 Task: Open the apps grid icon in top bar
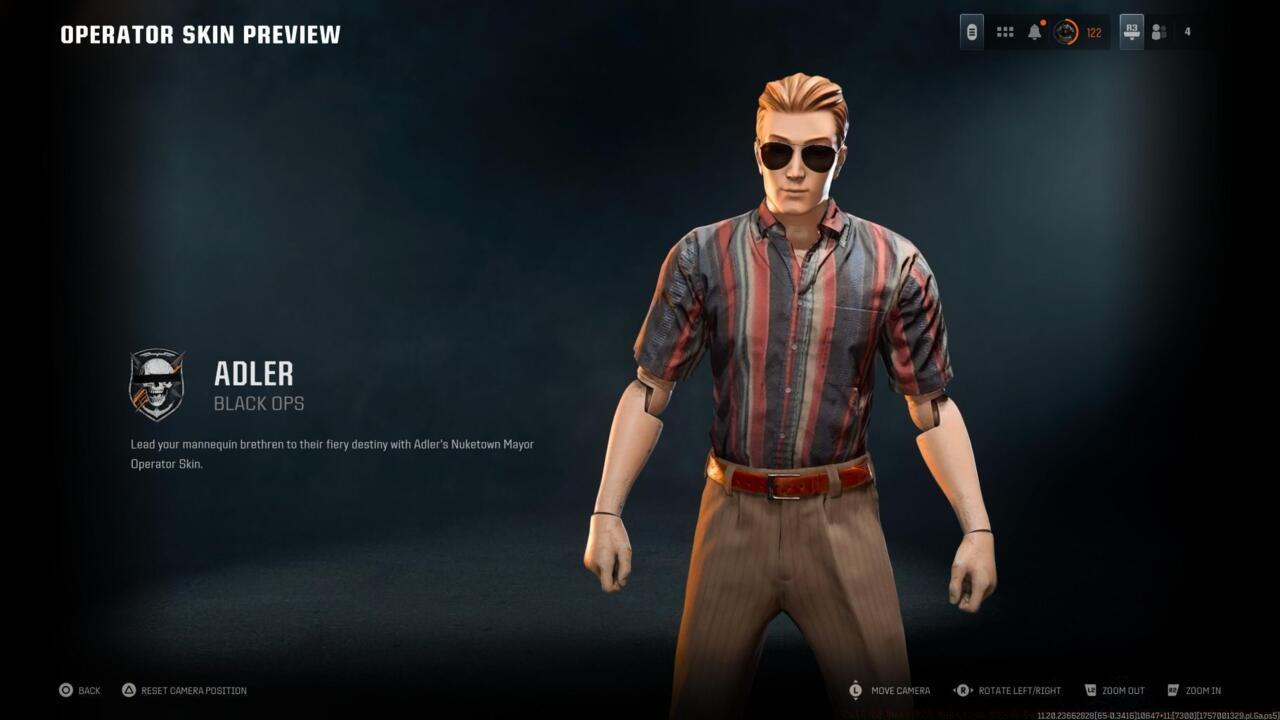pos(1004,31)
